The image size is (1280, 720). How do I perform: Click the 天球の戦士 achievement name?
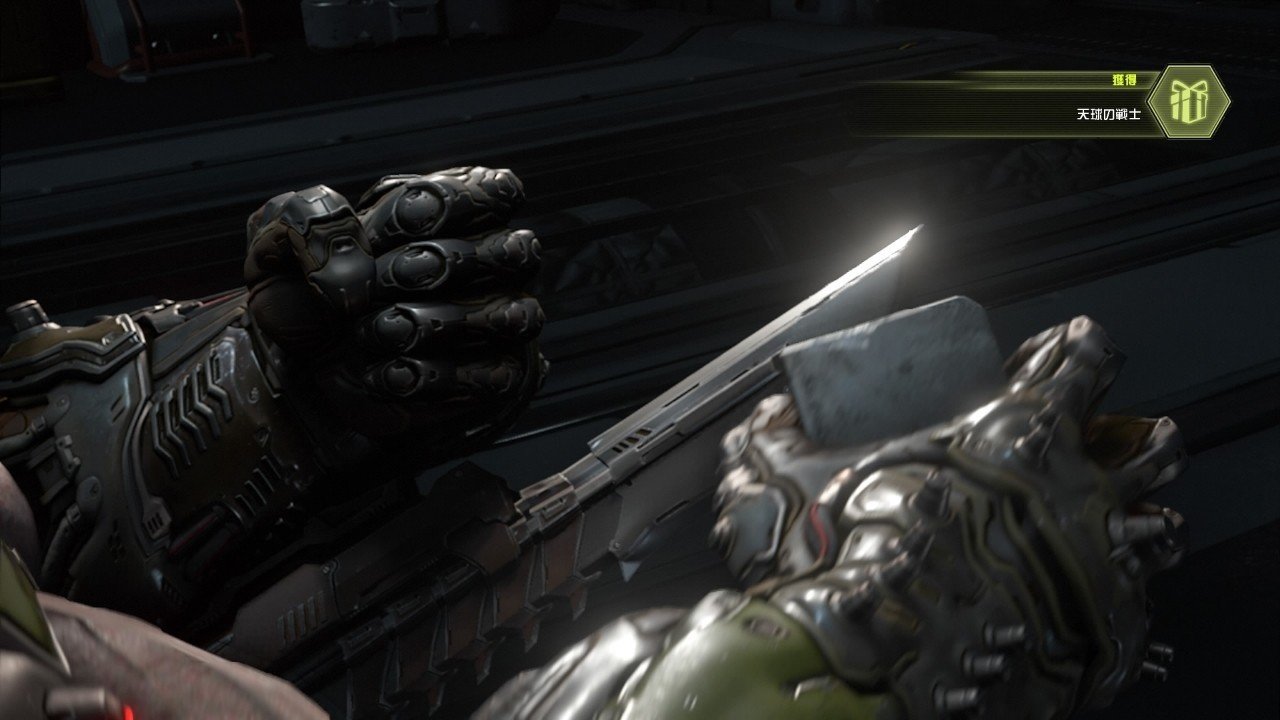(x=1110, y=113)
